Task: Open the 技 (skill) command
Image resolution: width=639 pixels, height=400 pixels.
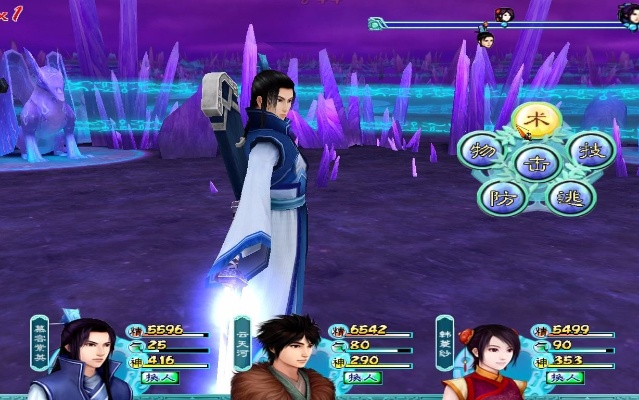Action: click(x=590, y=151)
